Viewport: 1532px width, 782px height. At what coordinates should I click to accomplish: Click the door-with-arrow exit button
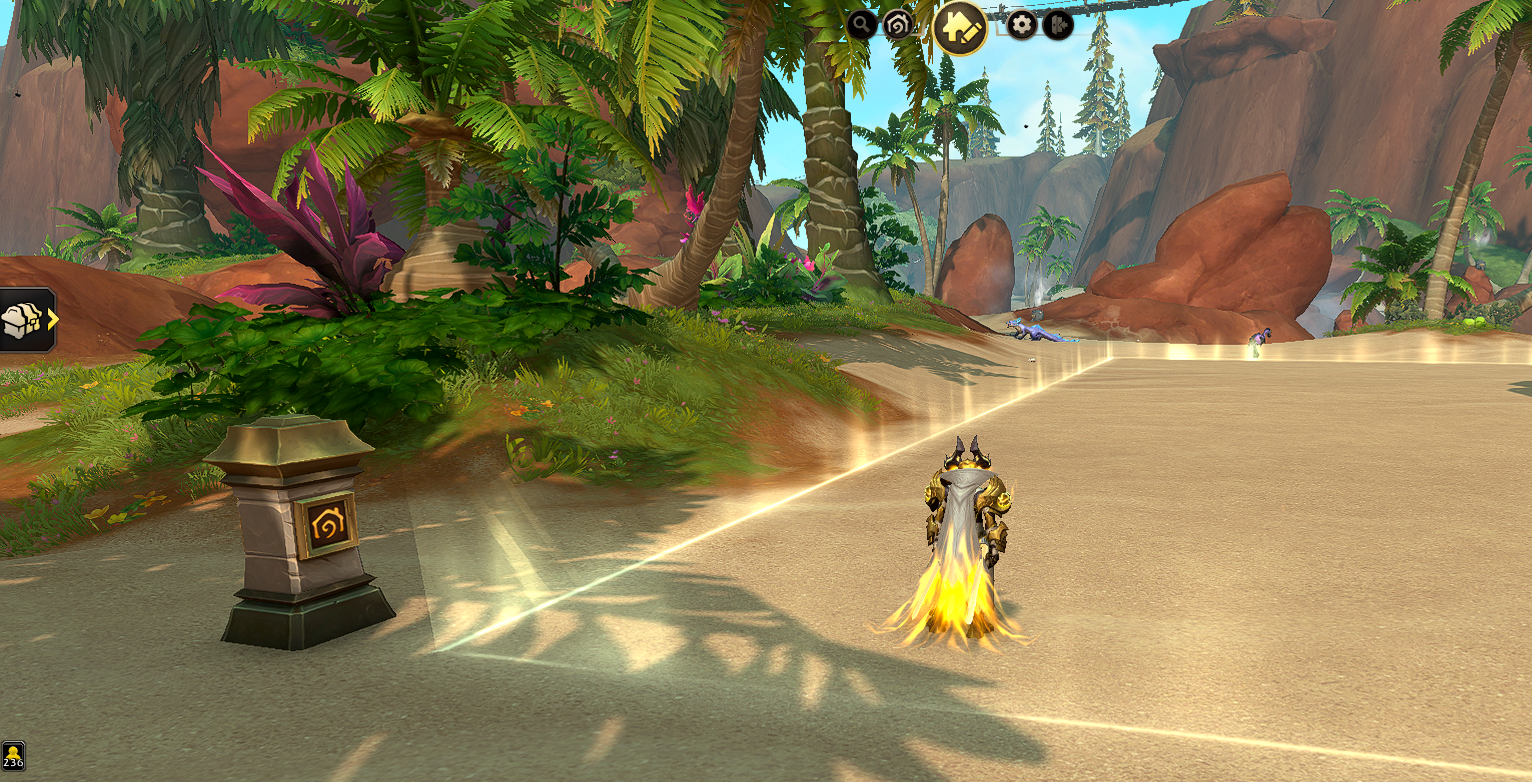pyautogui.click(x=1058, y=25)
